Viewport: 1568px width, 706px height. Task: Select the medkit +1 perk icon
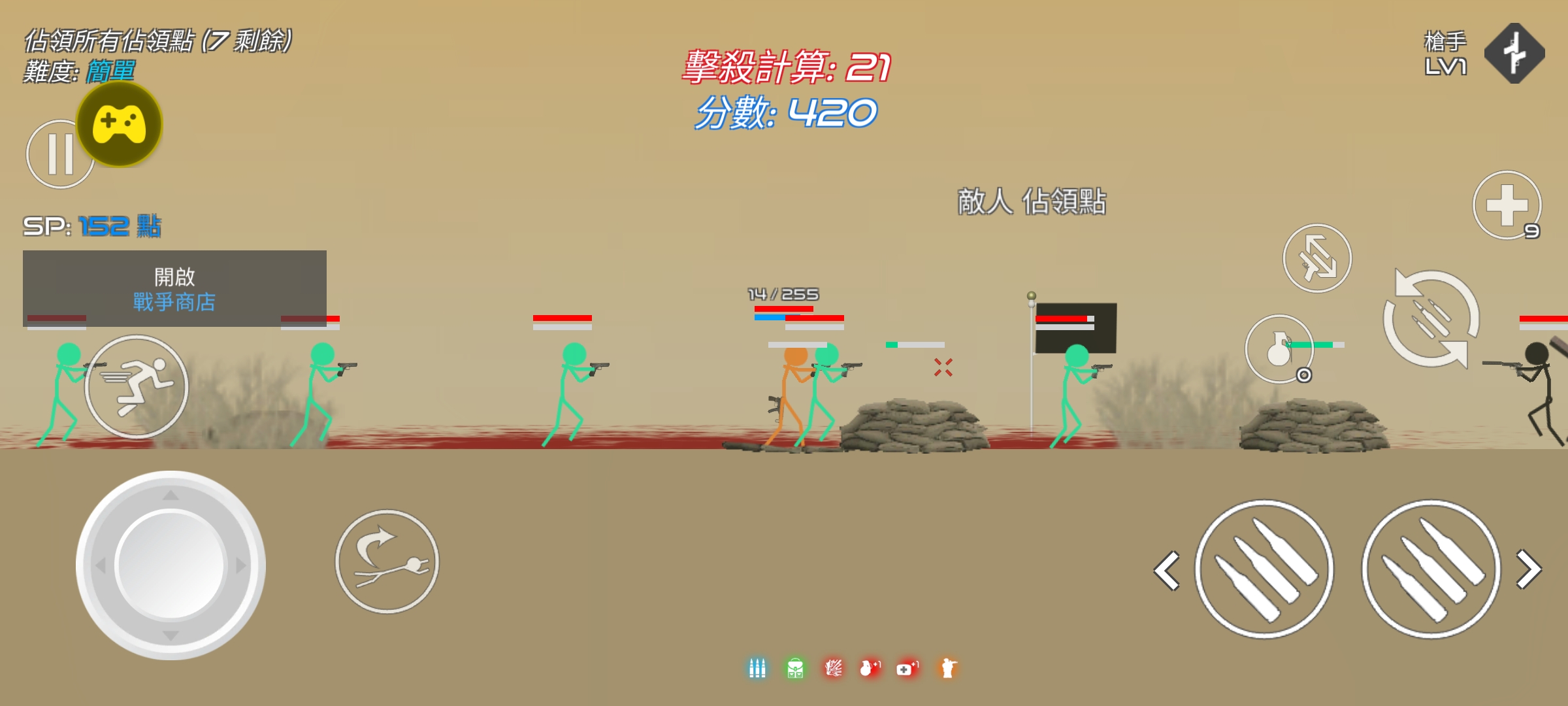907,668
